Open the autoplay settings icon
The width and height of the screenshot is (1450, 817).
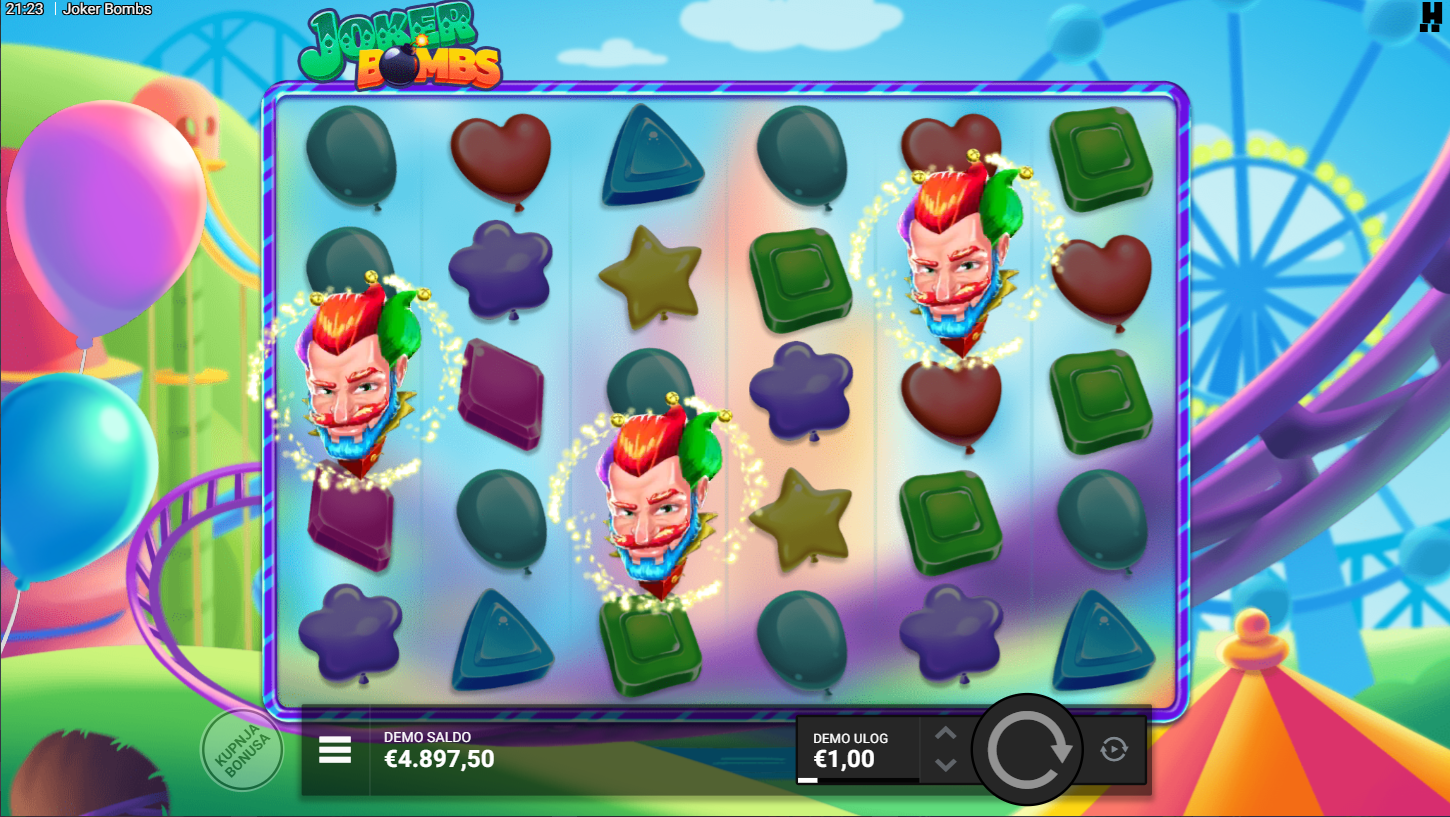1114,749
